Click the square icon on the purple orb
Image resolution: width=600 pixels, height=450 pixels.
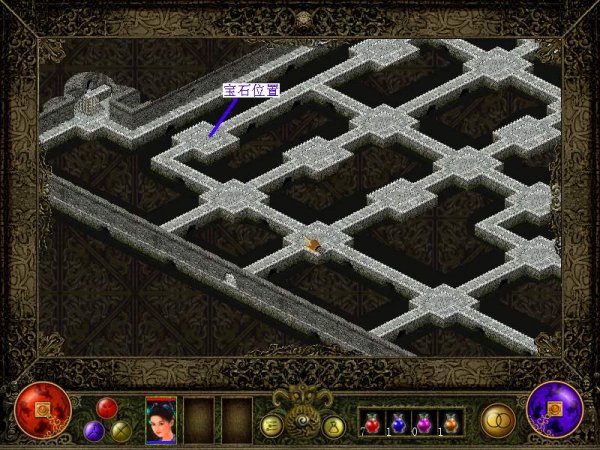554,410
